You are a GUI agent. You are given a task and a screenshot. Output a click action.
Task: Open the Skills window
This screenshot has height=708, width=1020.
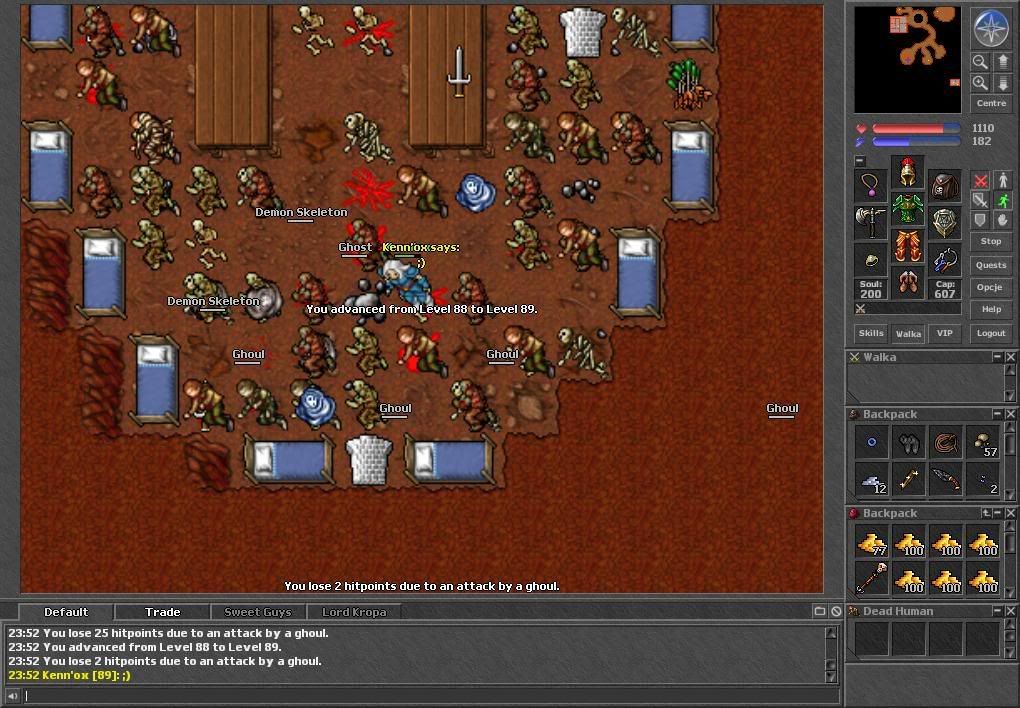pos(870,333)
